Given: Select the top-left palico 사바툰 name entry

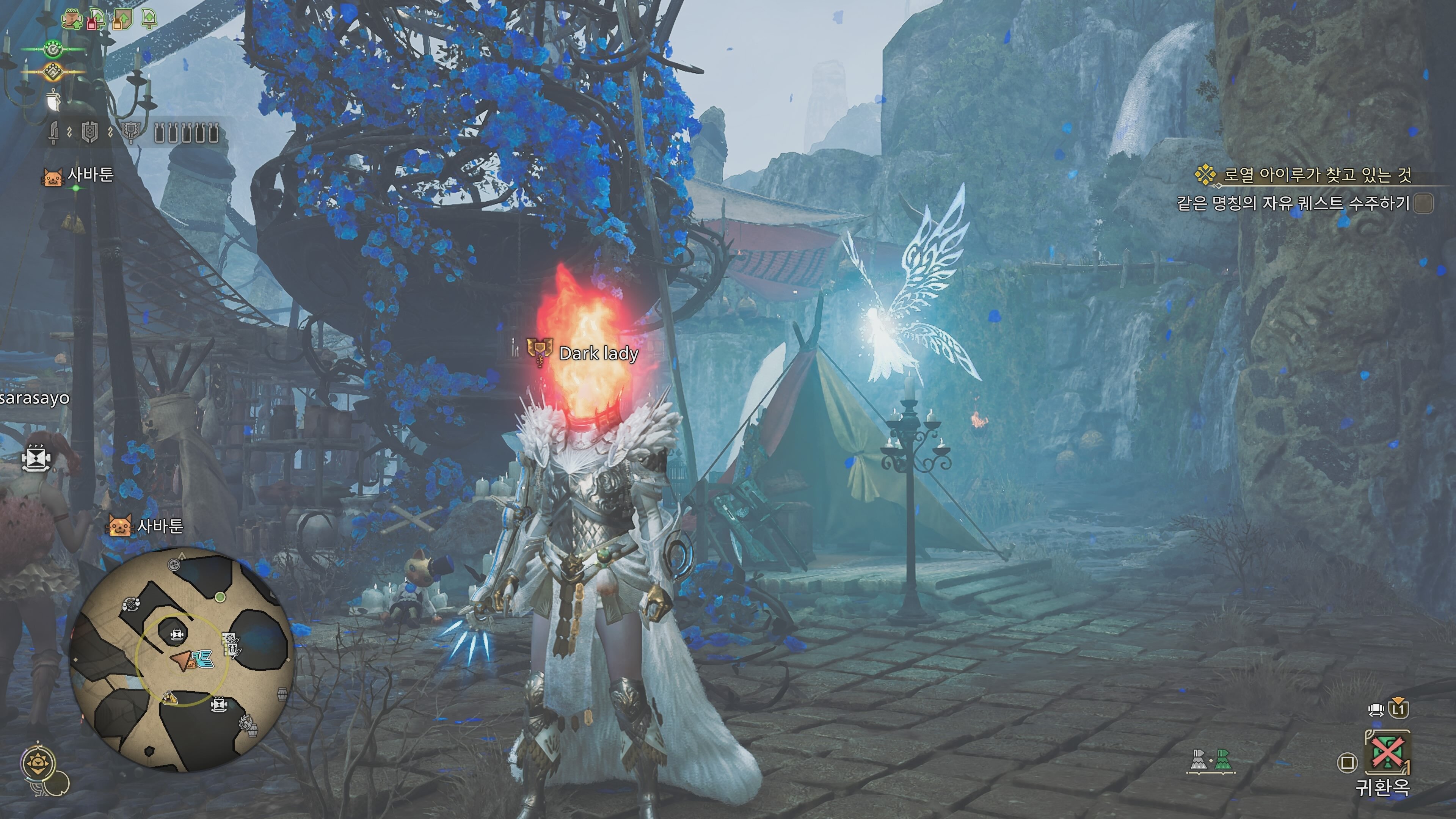Looking at the screenshot, I should [x=91, y=175].
